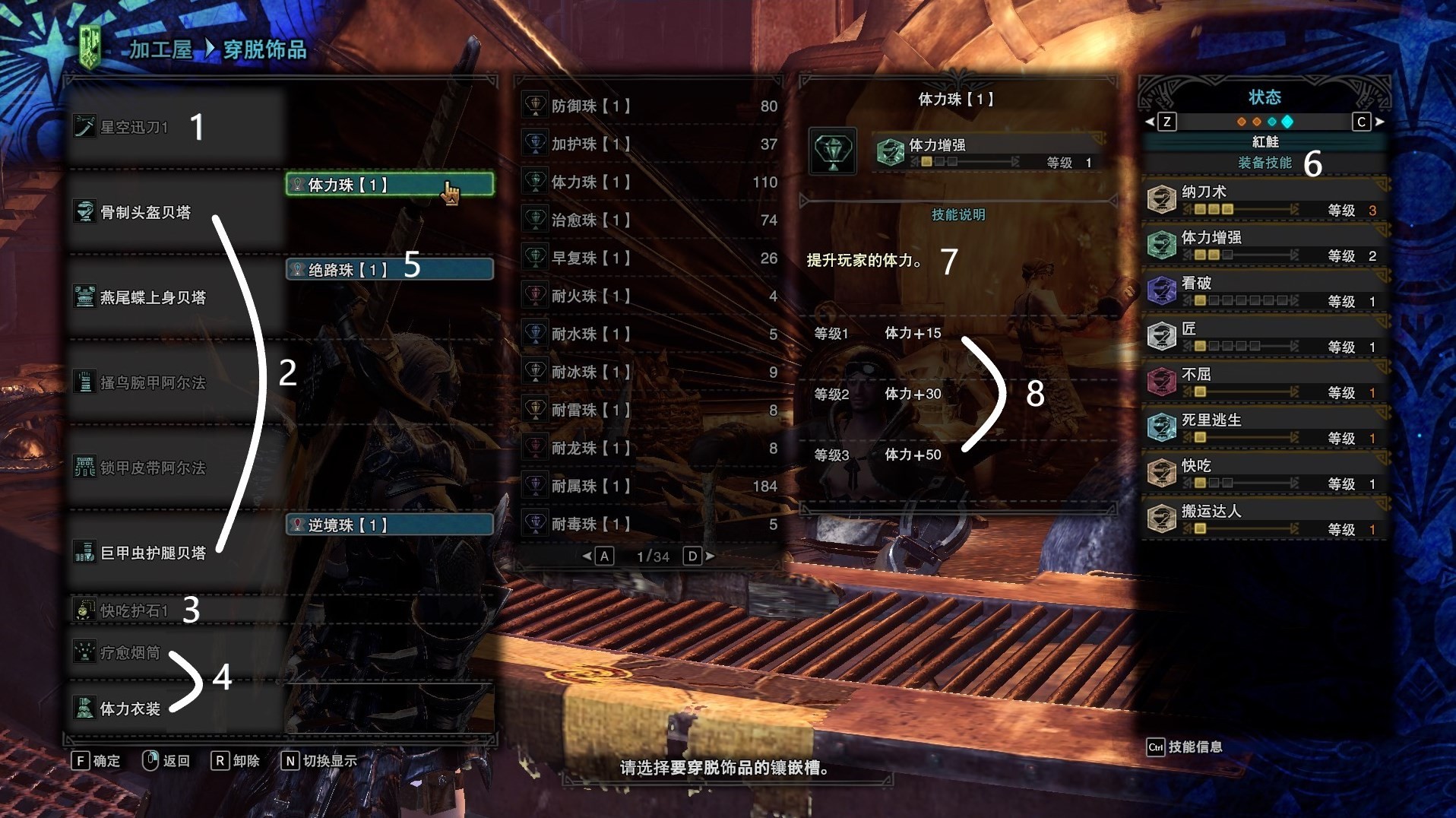Click the highlighted 体力珠【1】 decoration slot
Image resolution: width=1456 pixels, height=818 pixels.
click(389, 185)
